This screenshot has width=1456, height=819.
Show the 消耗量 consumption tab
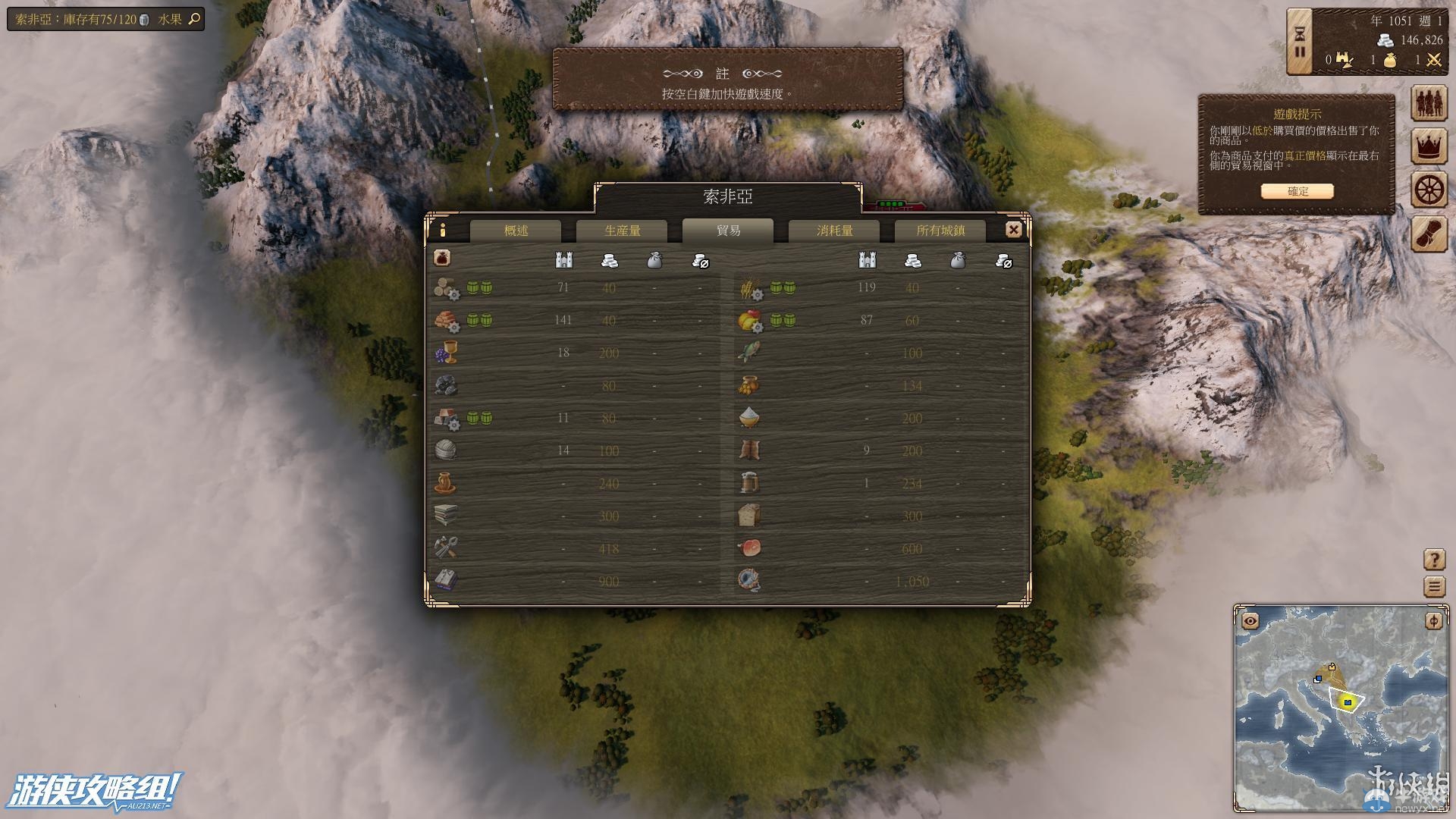click(834, 231)
